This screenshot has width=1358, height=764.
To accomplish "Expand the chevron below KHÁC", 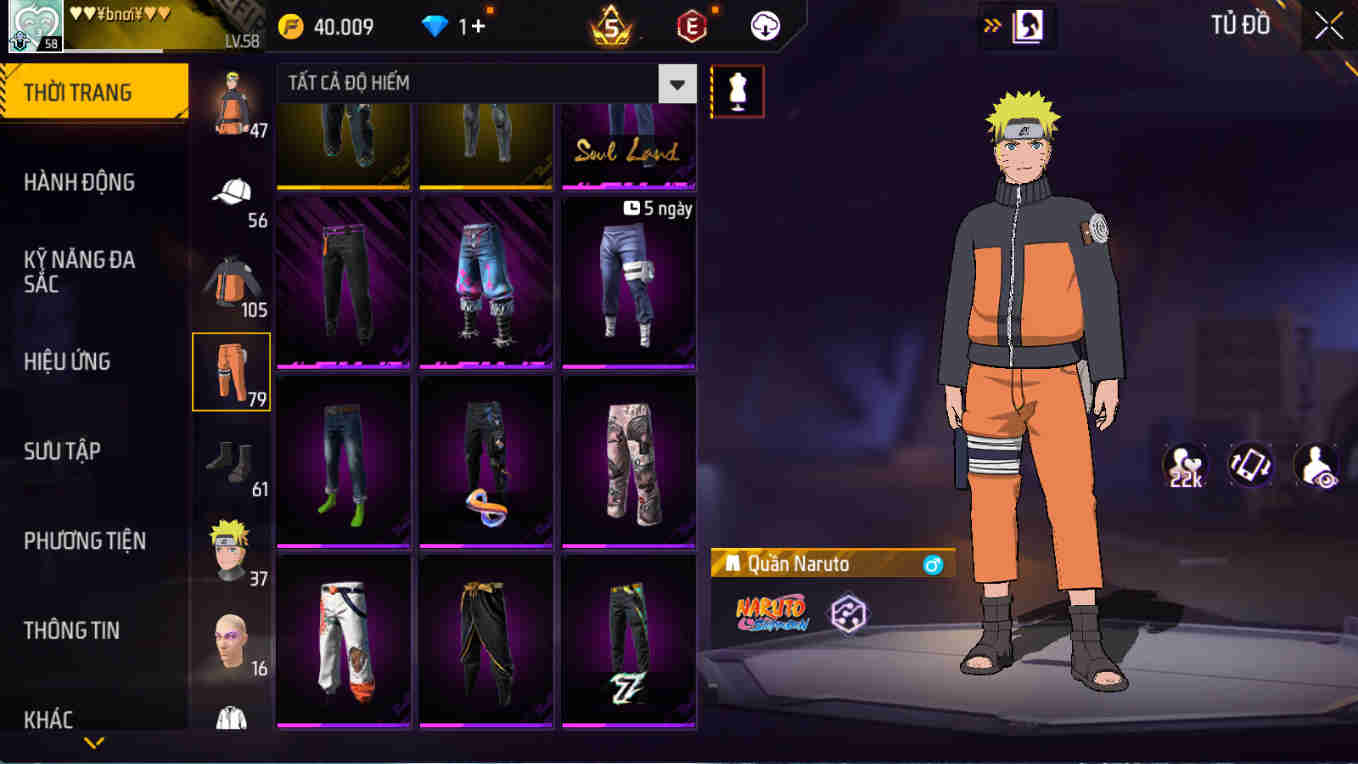I will [x=95, y=741].
